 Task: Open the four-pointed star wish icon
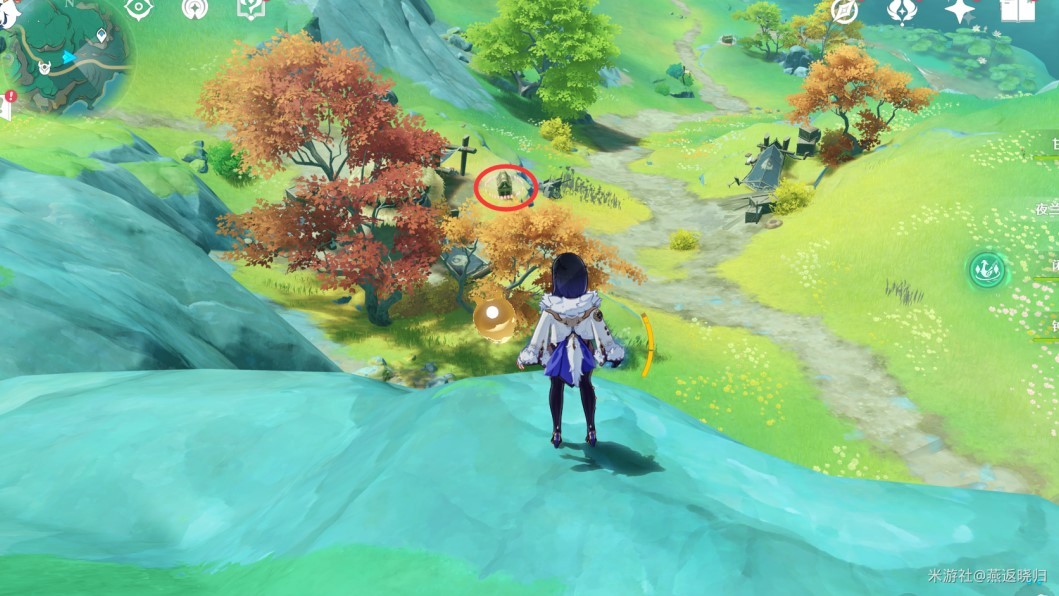[x=960, y=10]
